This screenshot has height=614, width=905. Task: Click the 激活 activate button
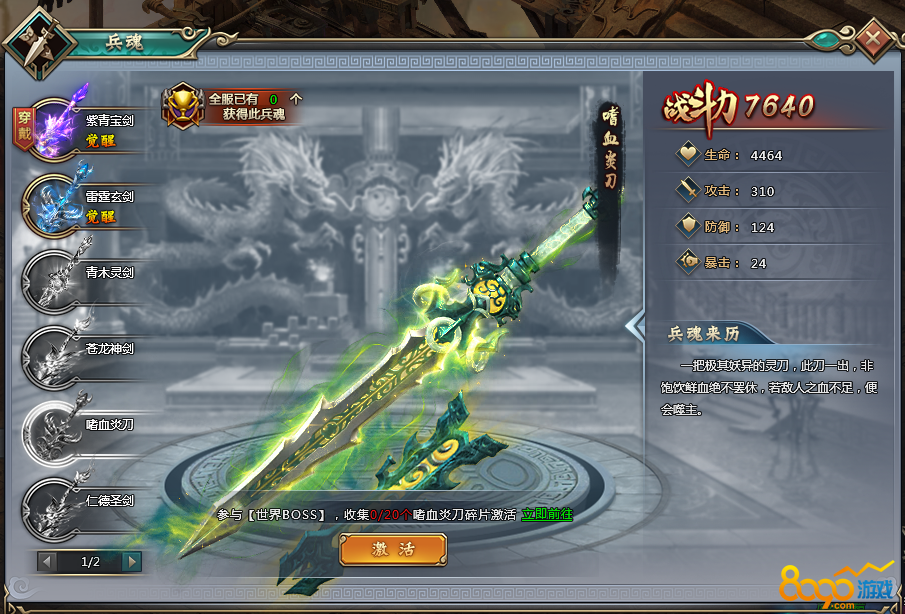coord(393,549)
